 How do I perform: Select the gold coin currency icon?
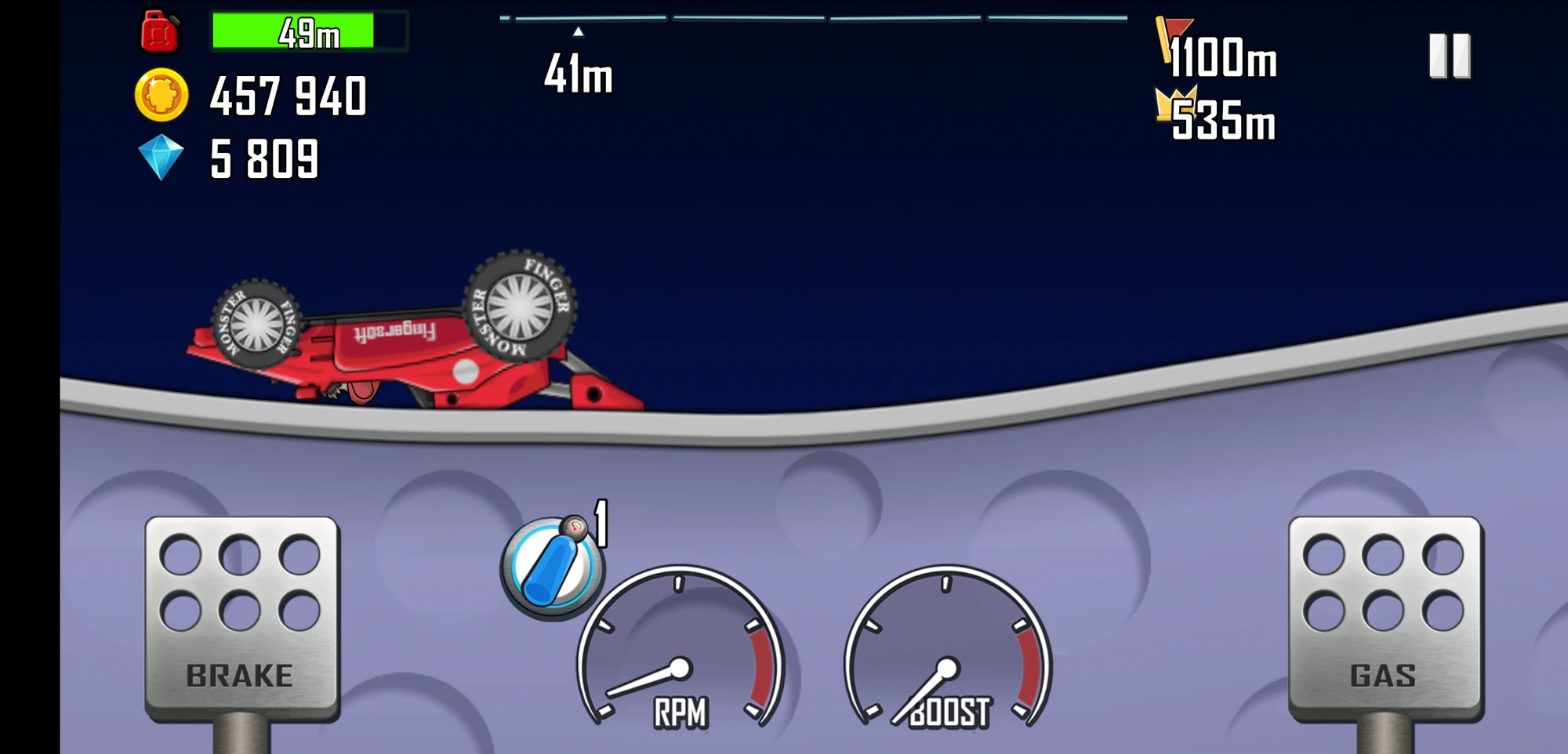(x=161, y=96)
